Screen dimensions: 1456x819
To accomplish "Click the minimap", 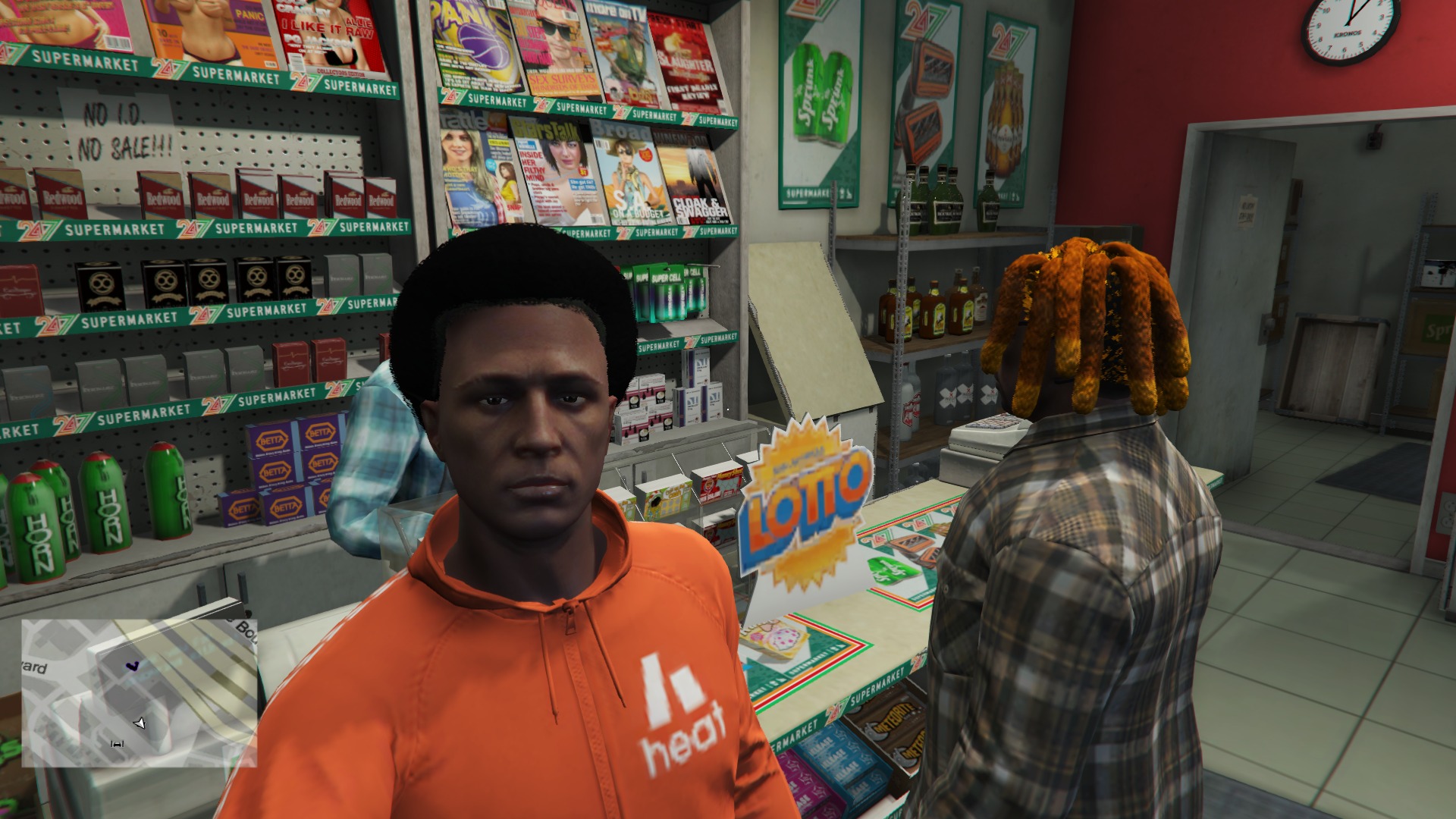I will tap(139, 692).
